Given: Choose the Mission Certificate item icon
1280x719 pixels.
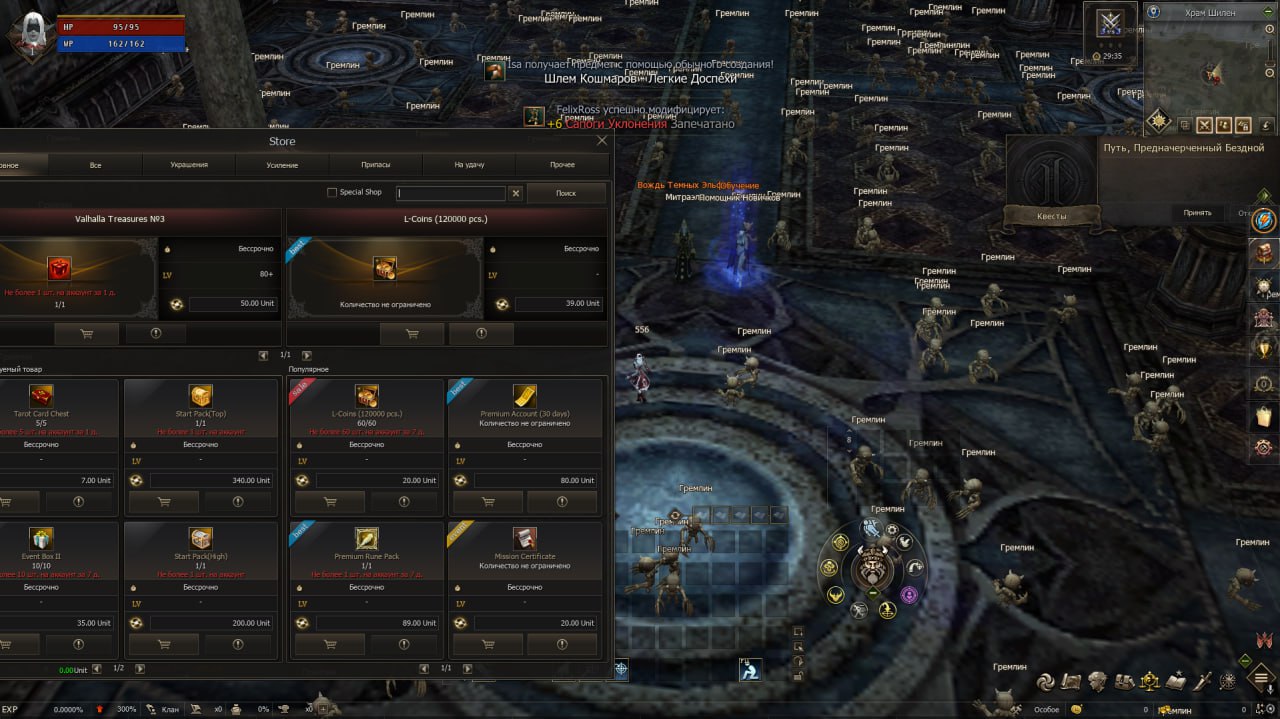Looking at the screenshot, I should (525, 538).
